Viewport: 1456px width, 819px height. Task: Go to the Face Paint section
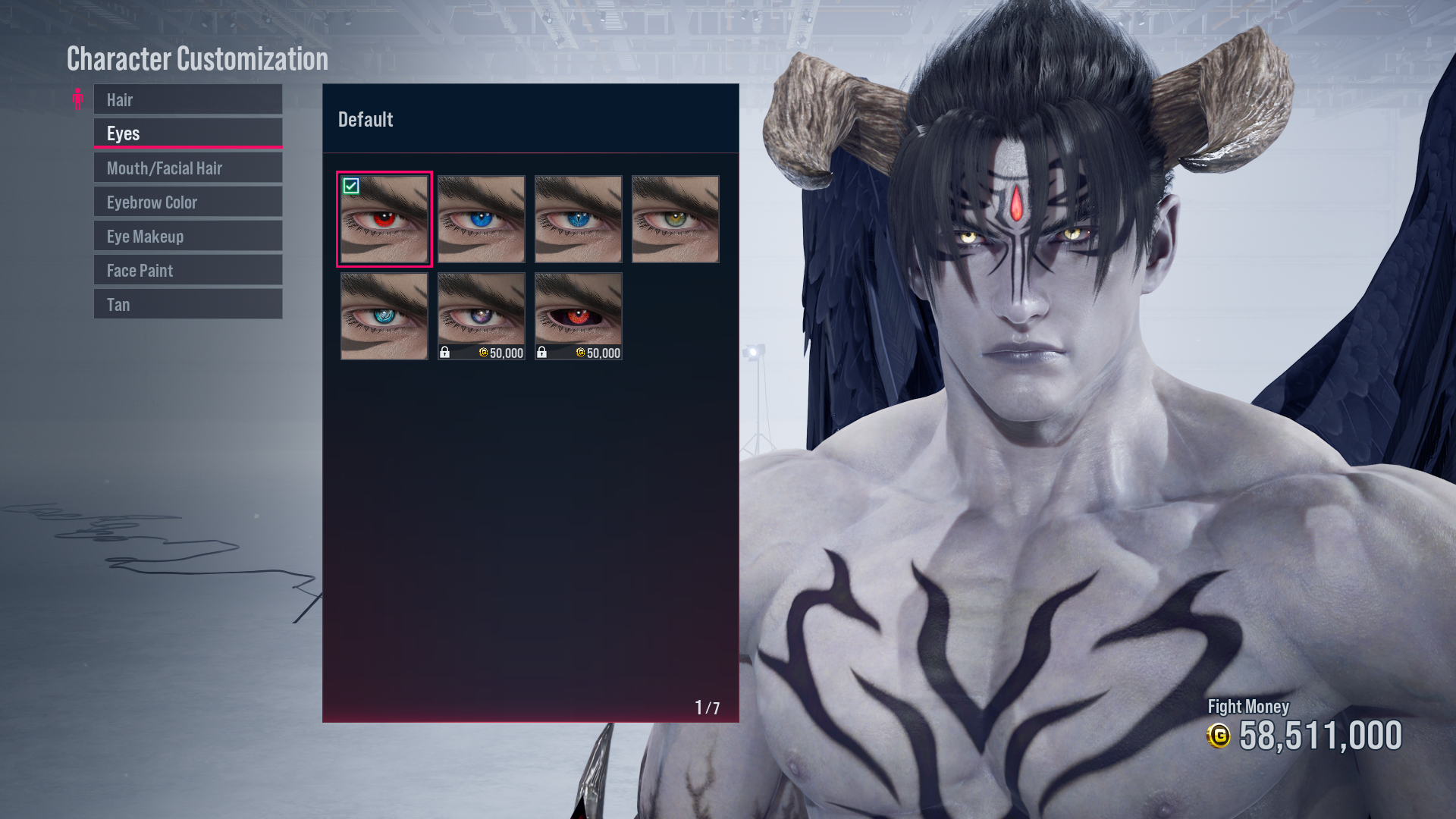(x=187, y=270)
